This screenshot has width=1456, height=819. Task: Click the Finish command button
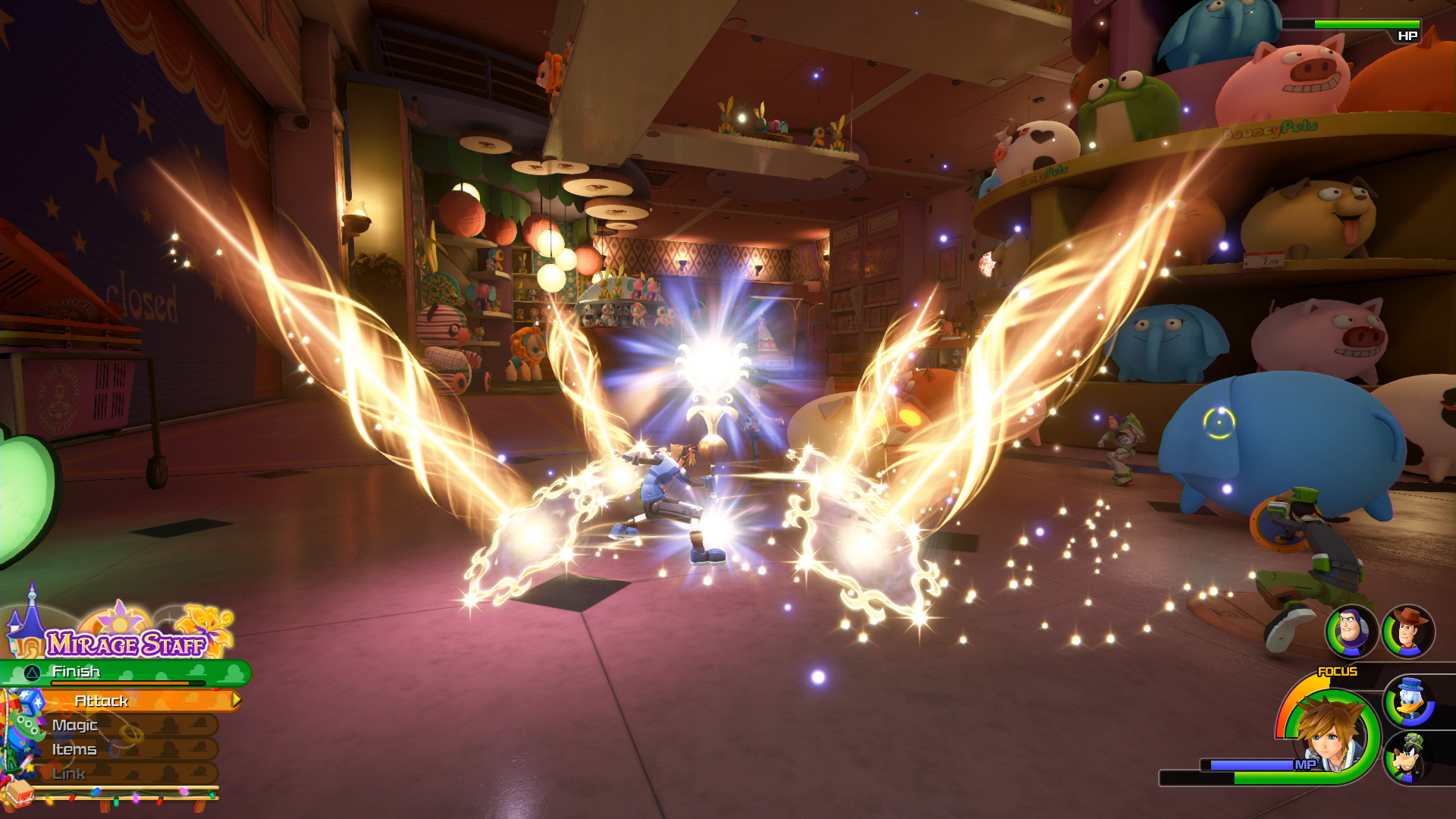pyautogui.click(x=76, y=672)
